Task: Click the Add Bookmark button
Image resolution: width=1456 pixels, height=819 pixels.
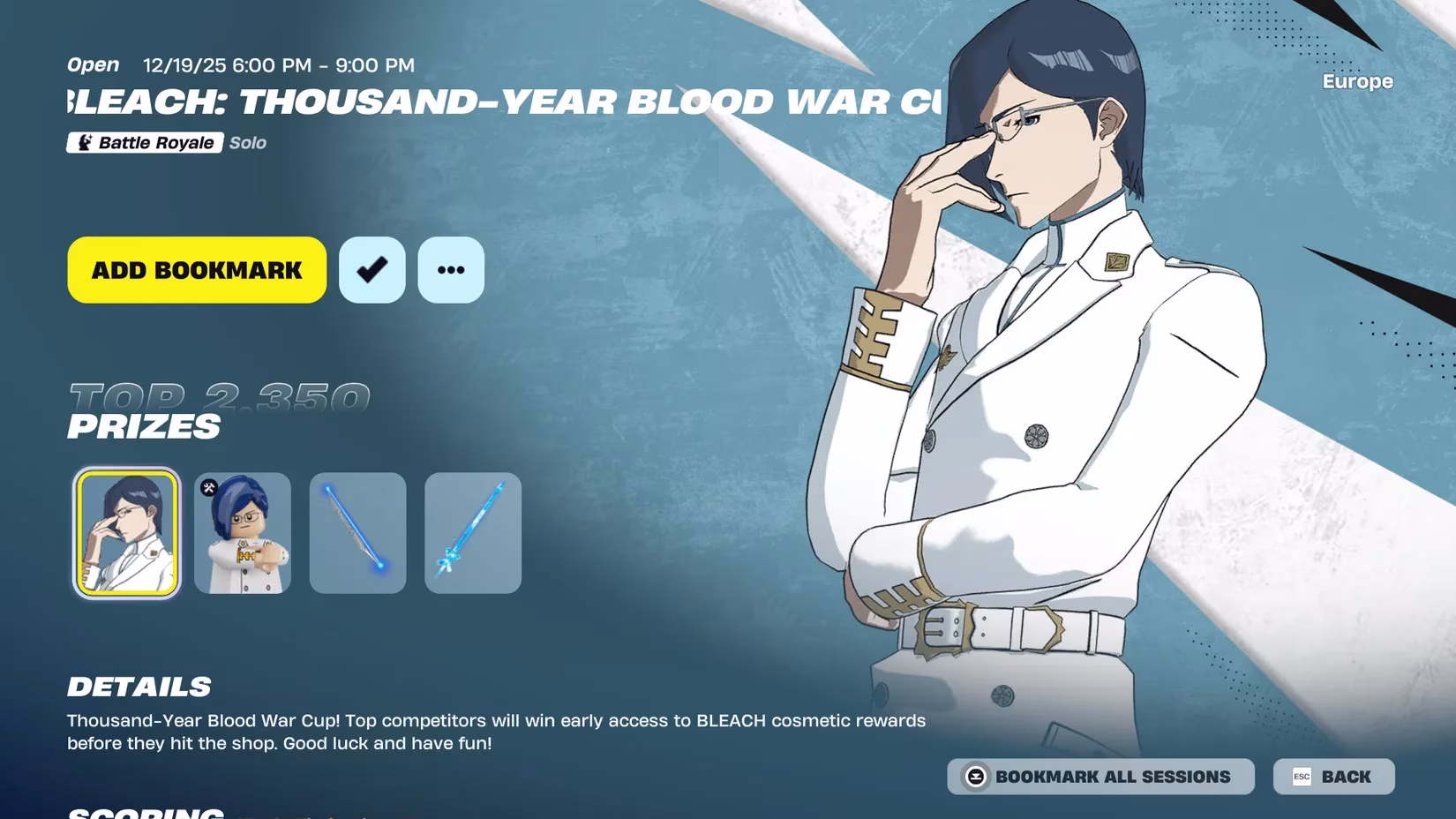Action: pyautogui.click(x=195, y=270)
